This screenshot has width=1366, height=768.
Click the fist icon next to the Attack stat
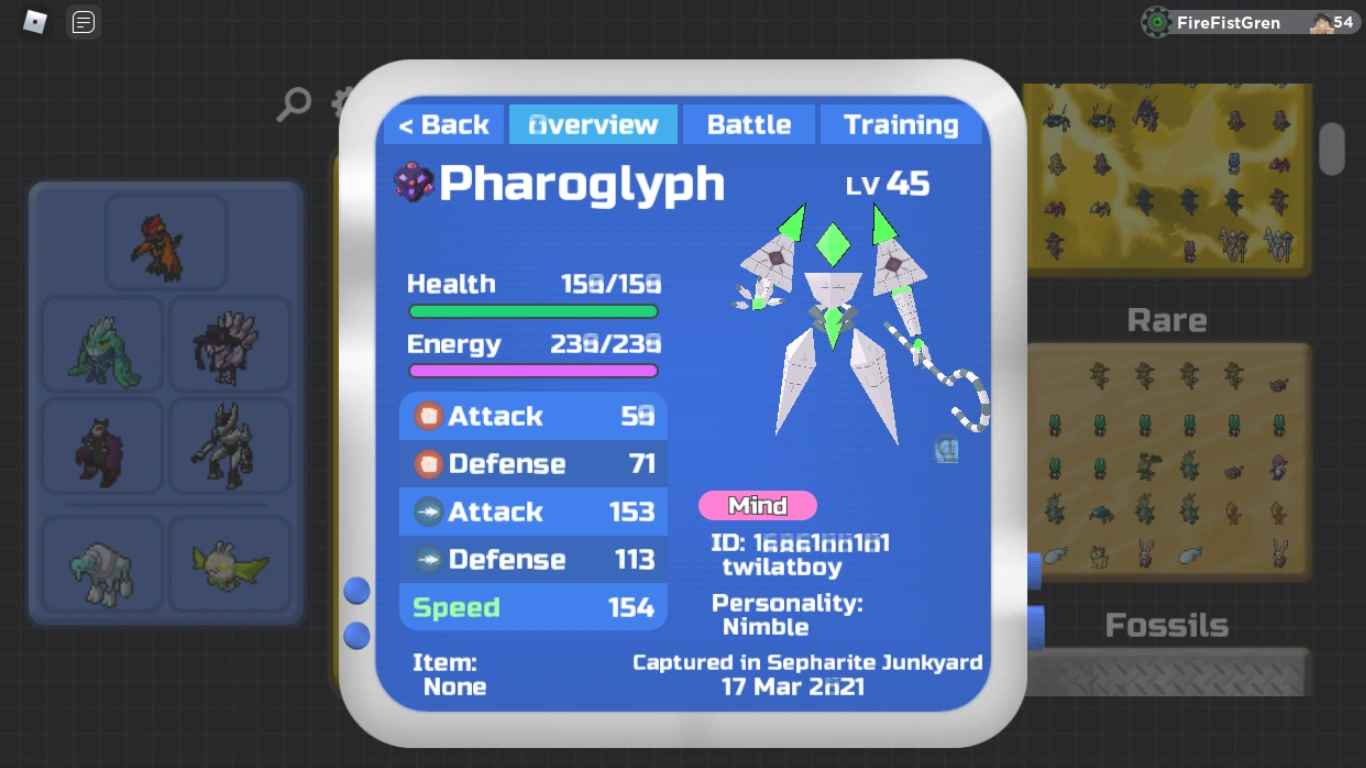coord(428,416)
